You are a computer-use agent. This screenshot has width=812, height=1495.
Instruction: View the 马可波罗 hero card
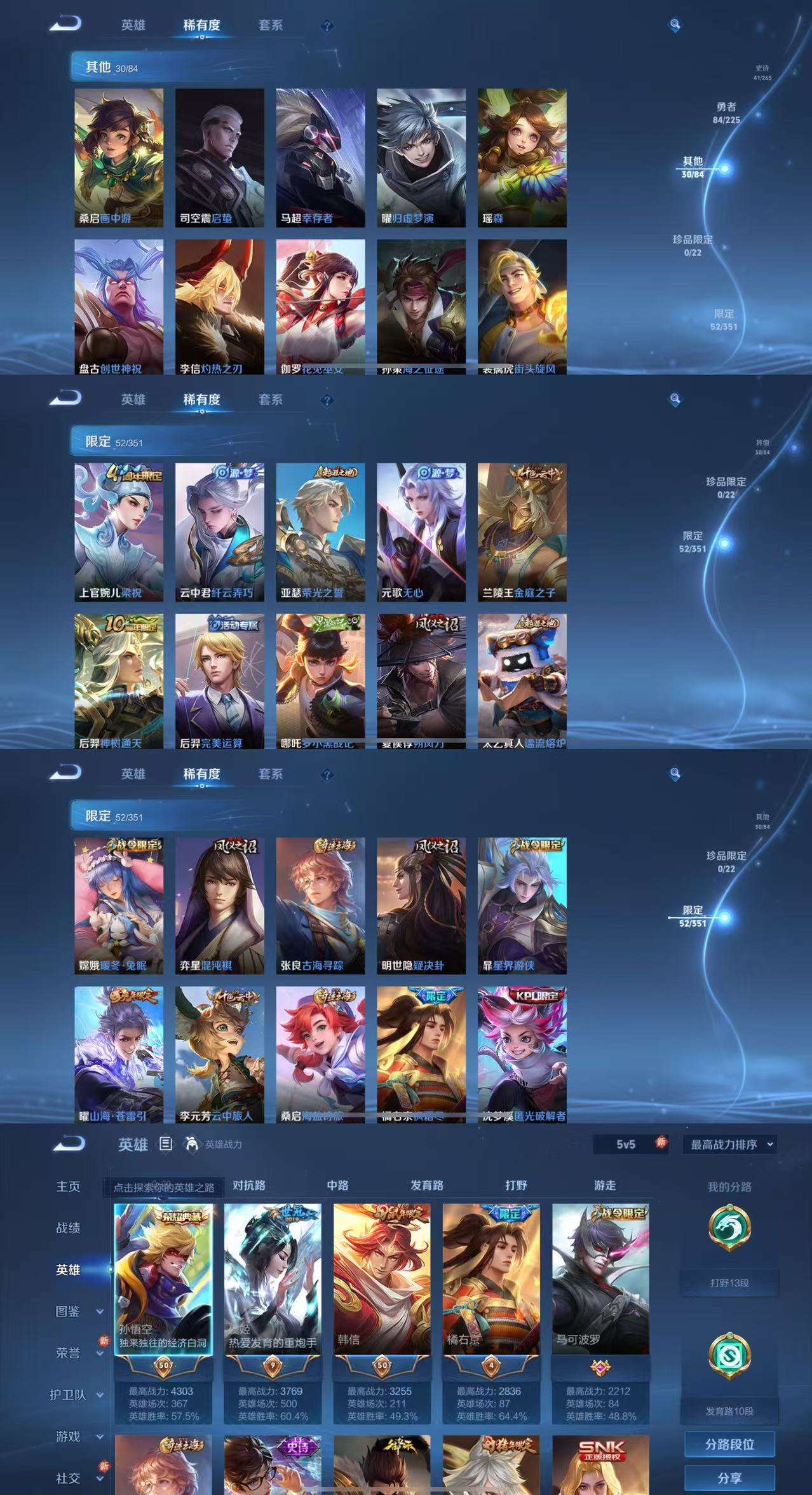click(600, 1278)
